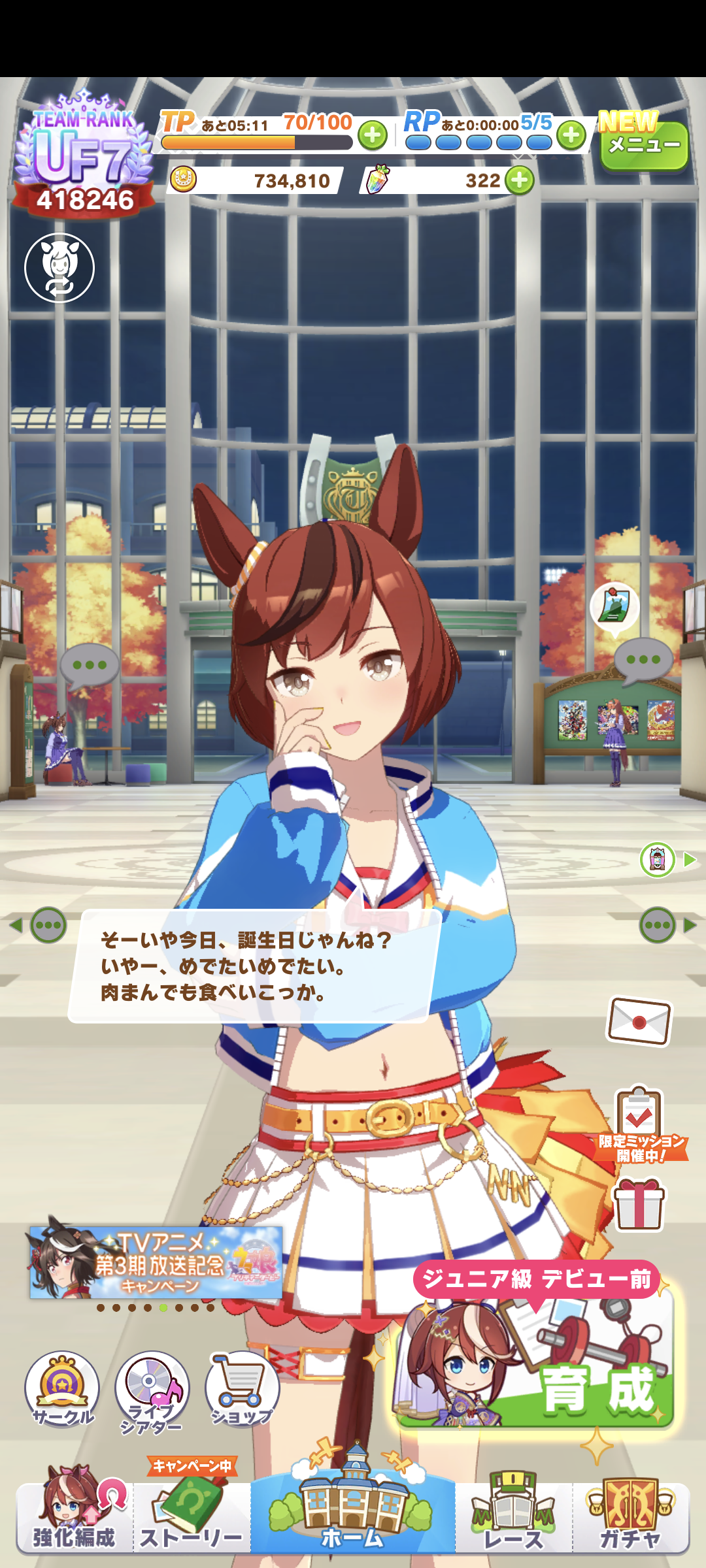Open the サークル circle menu
The width and height of the screenshot is (706, 1568).
click(x=62, y=1390)
